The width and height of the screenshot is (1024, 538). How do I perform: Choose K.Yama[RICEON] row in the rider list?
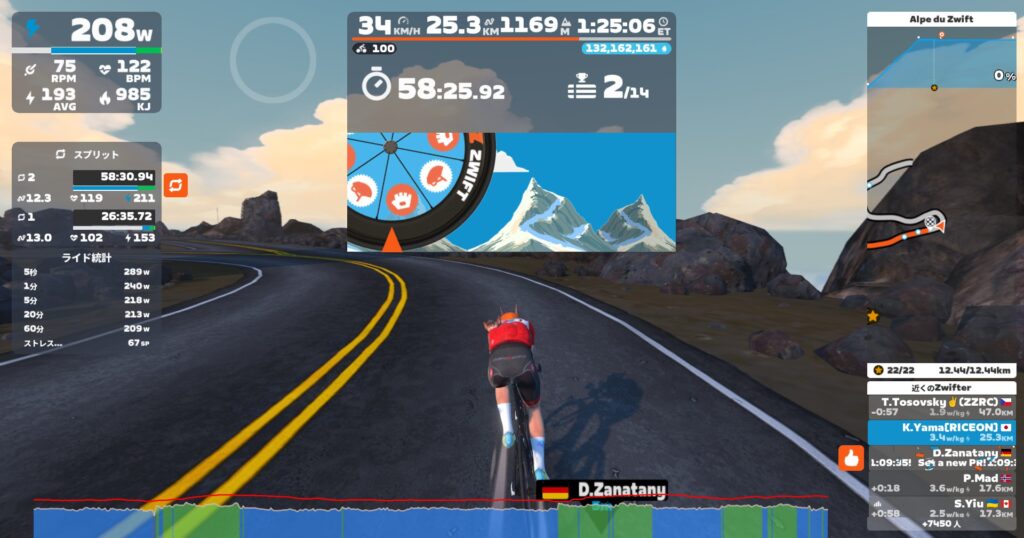(x=940, y=432)
